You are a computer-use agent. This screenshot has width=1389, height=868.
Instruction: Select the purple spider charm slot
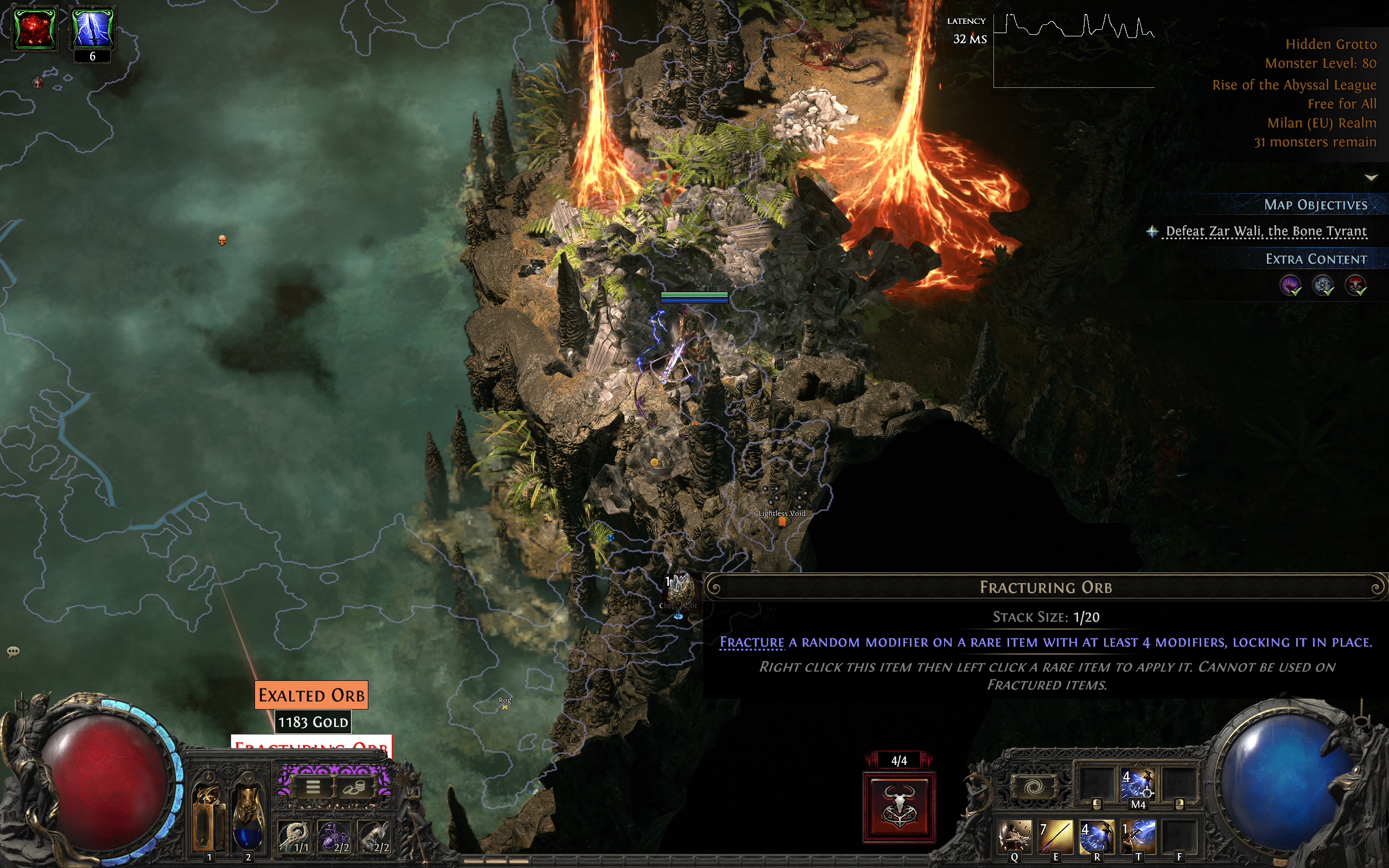334,836
